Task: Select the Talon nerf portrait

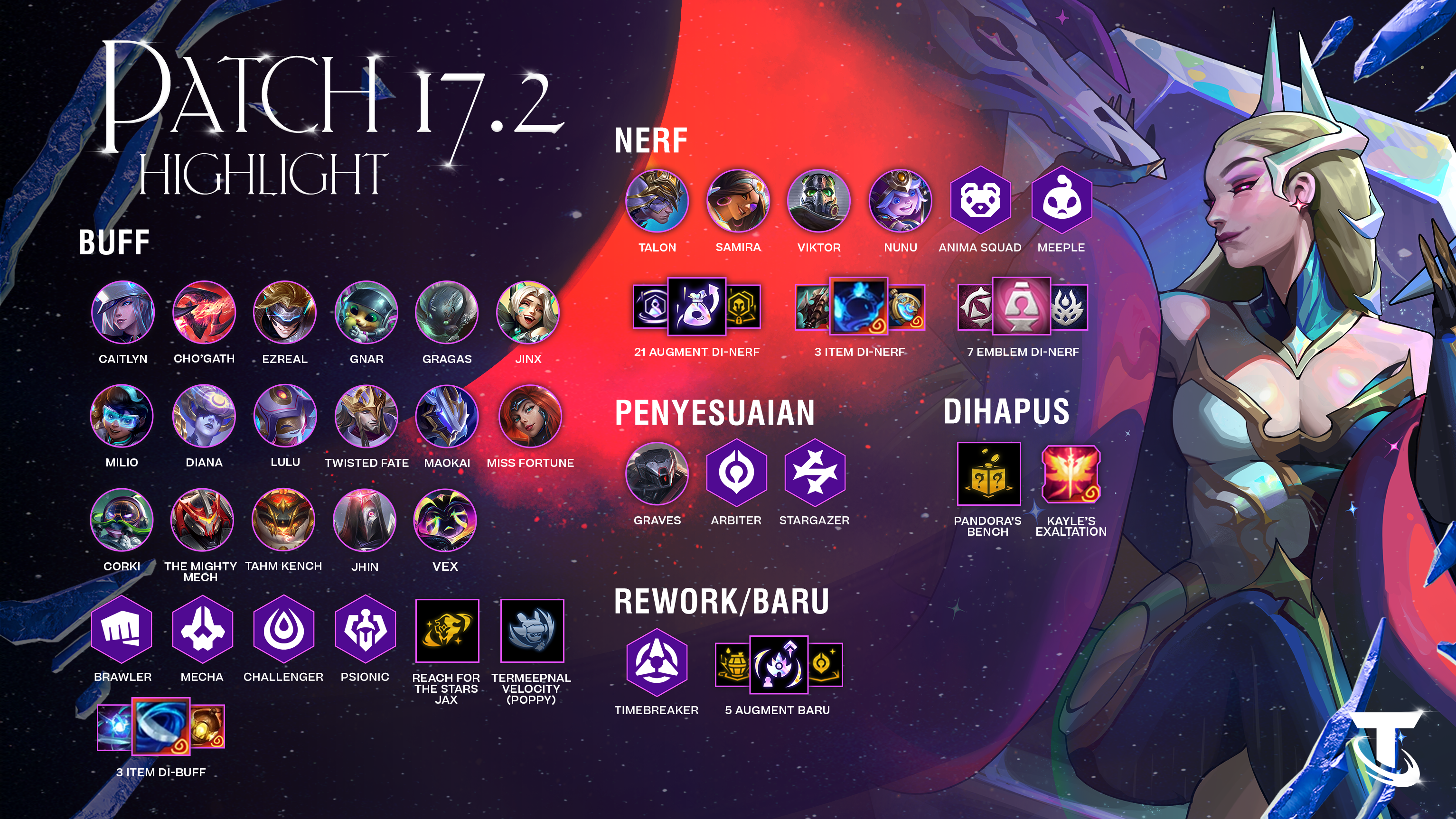Action: (x=657, y=201)
